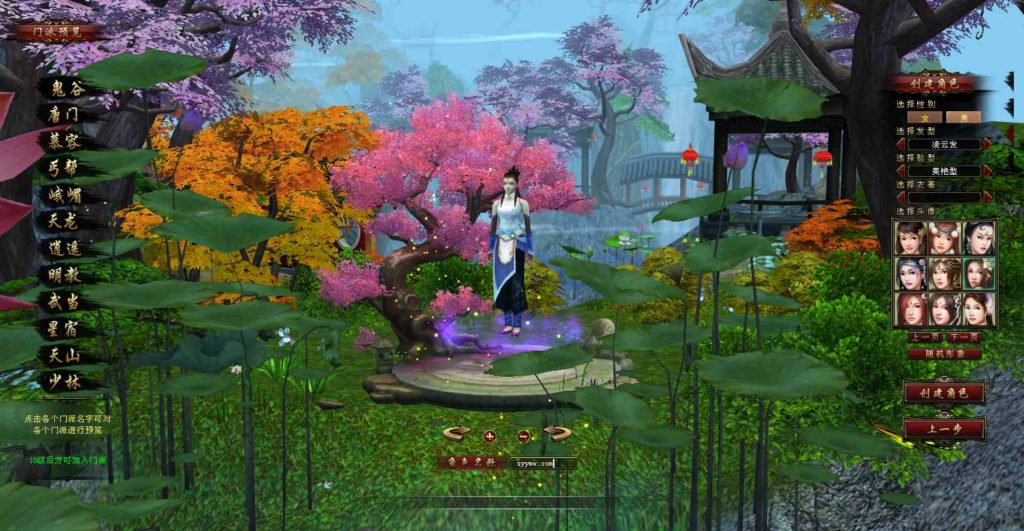Image resolution: width=1024 pixels, height=531 pixels.
Task: Choose the center portrait avatar
Action: point(944,272)
